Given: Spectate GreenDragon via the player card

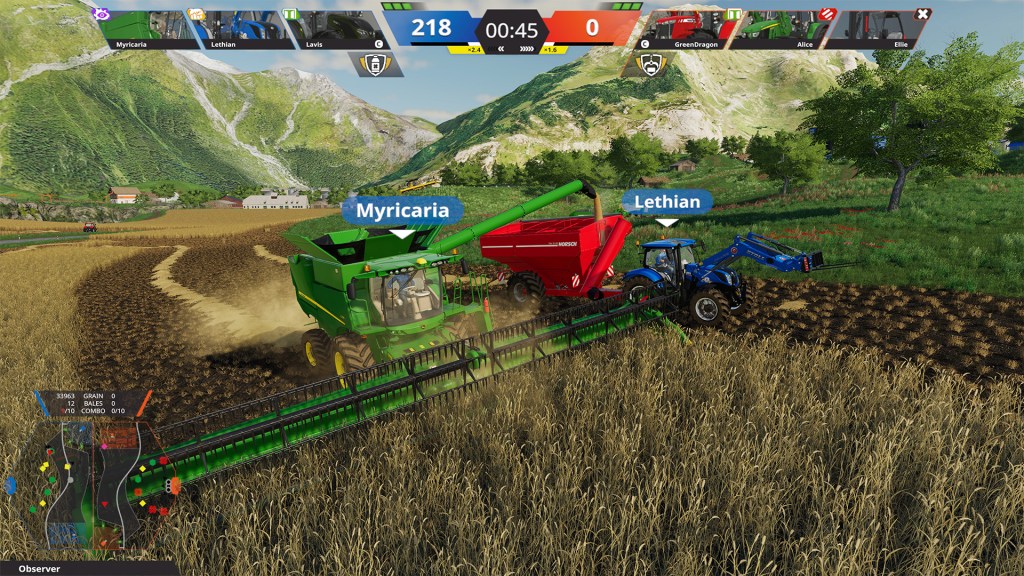Looking at the screenshot, I should (691, 30).
